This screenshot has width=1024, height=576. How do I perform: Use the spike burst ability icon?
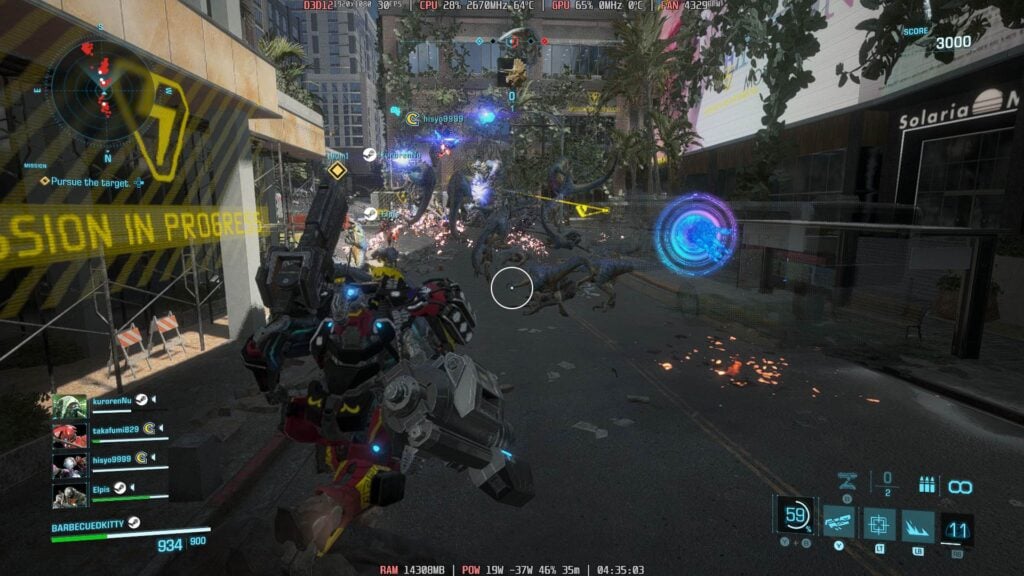(x=918, y=525)
